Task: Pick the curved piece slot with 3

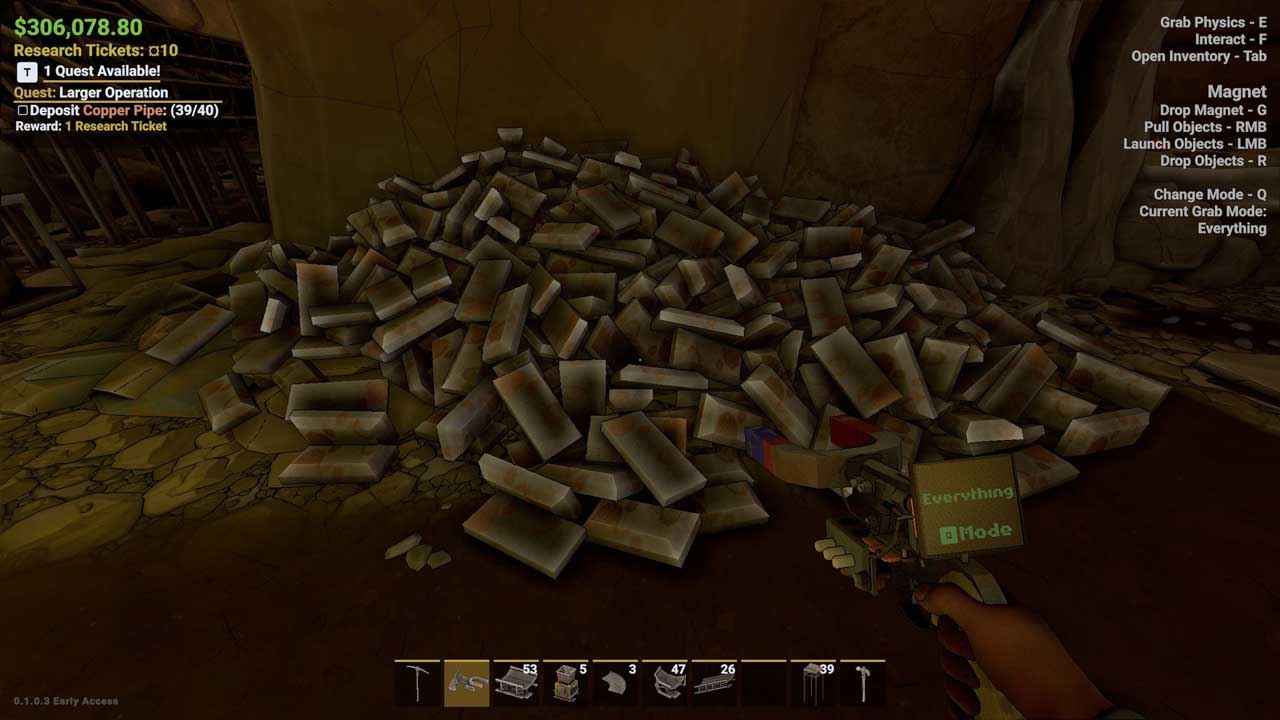Action: (615, 683)
